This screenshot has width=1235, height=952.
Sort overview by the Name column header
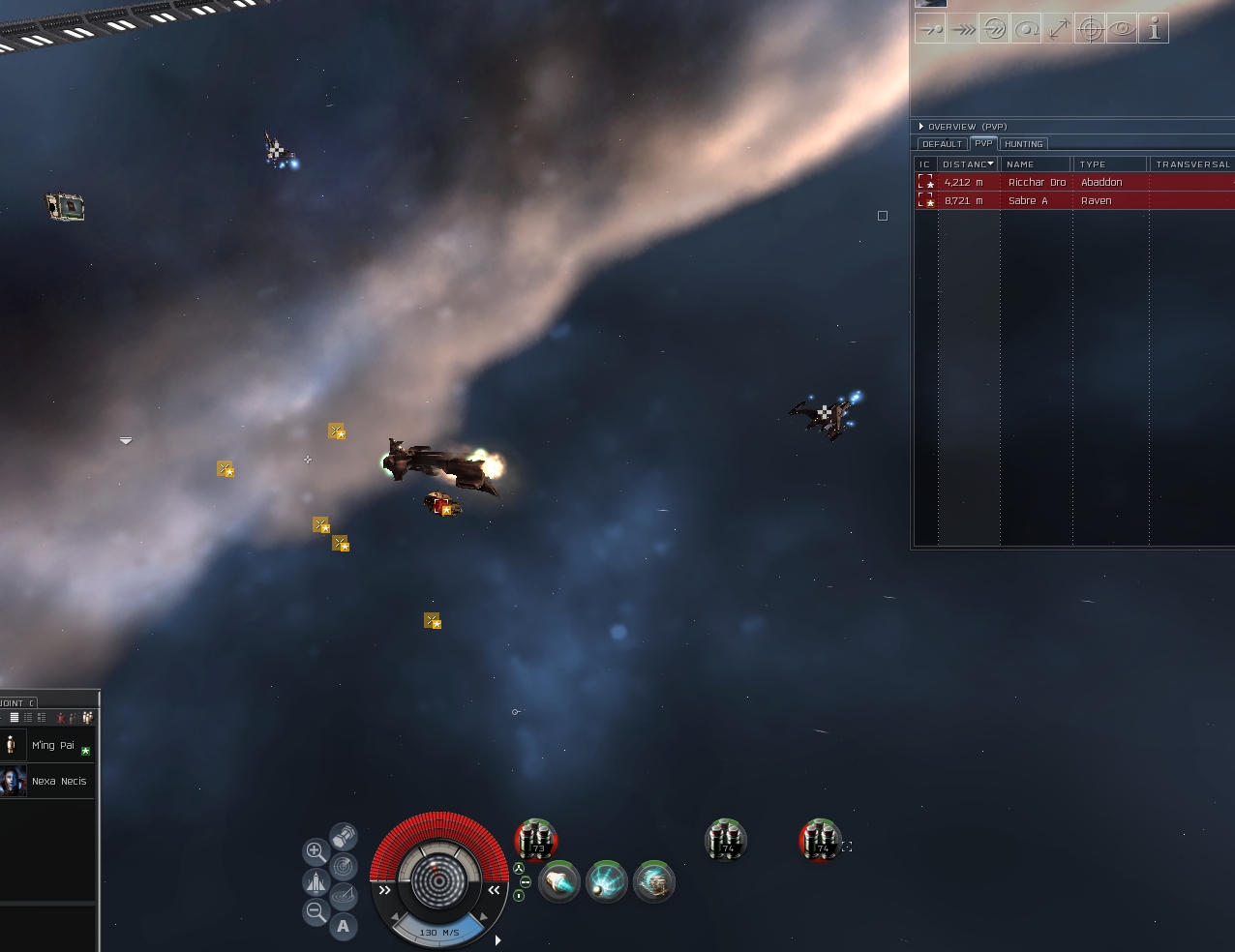[x=1034, y=164]
